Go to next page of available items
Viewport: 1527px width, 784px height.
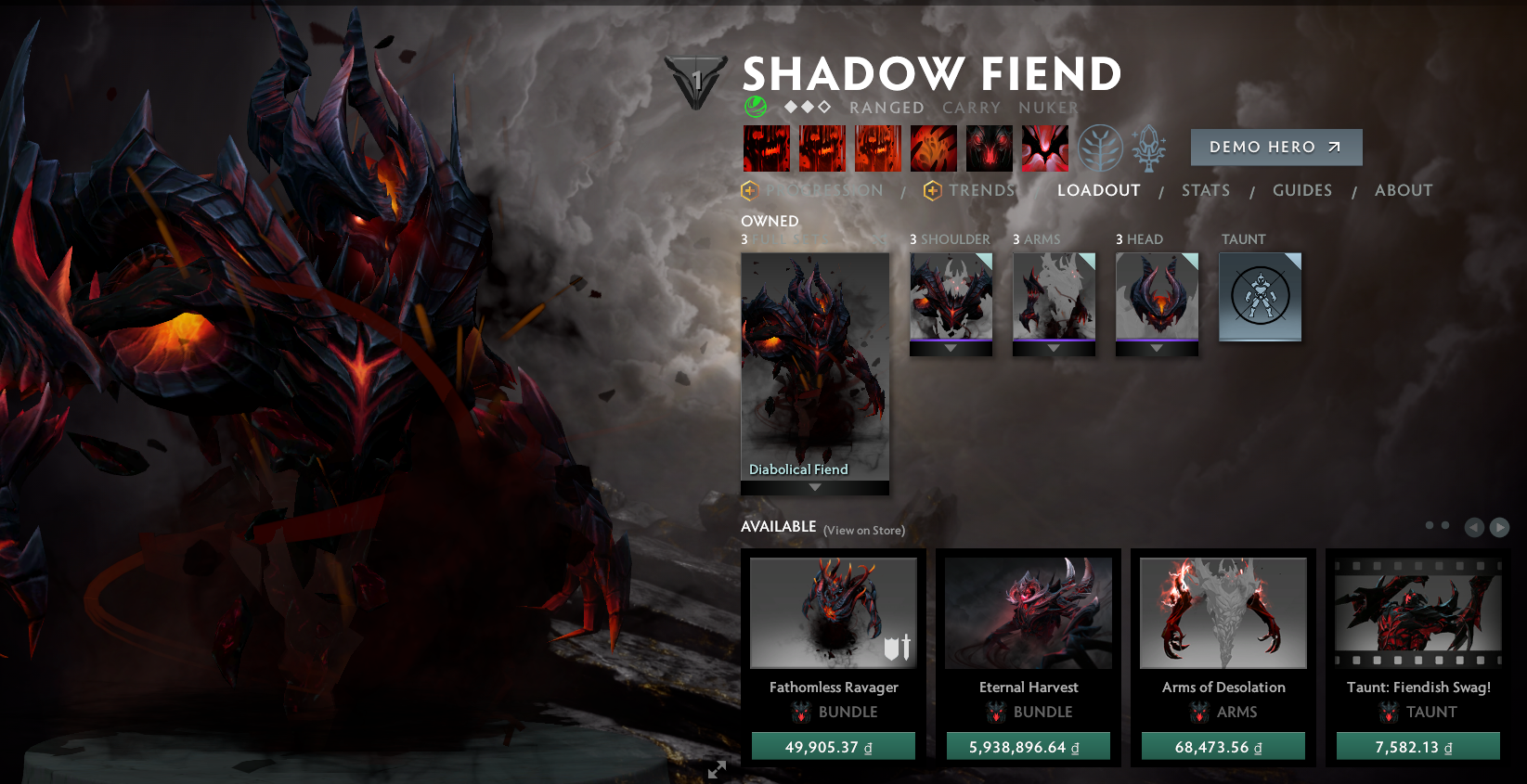click(x=1498, y=527)
